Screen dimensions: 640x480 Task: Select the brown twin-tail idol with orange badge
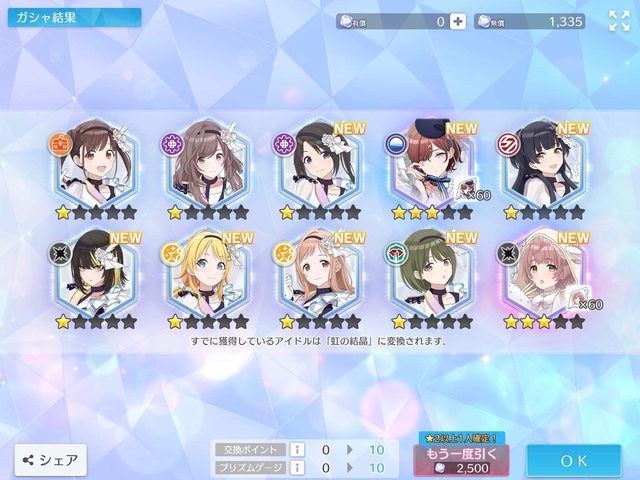[x=90, y=163]
